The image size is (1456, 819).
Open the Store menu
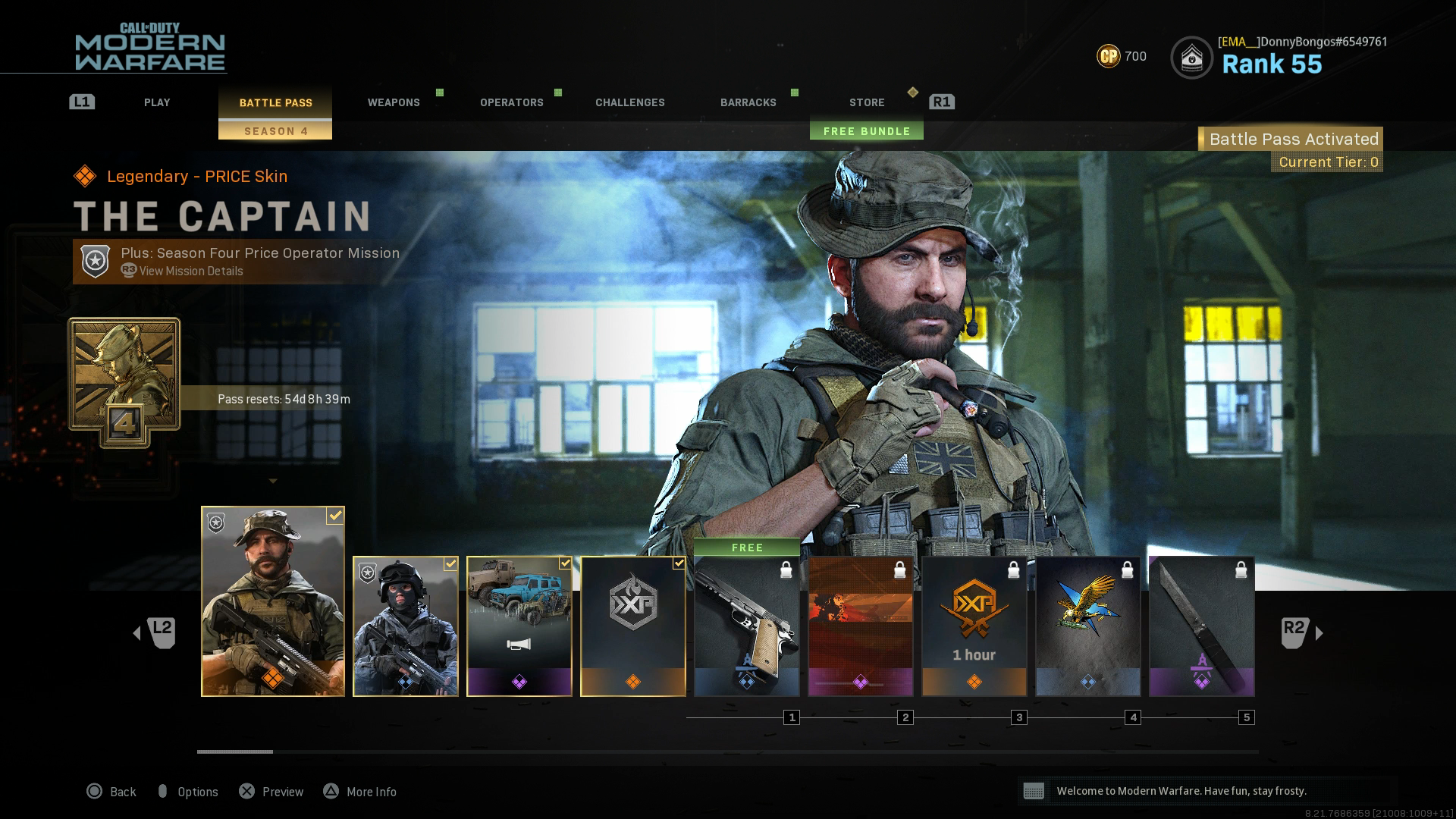867,102
